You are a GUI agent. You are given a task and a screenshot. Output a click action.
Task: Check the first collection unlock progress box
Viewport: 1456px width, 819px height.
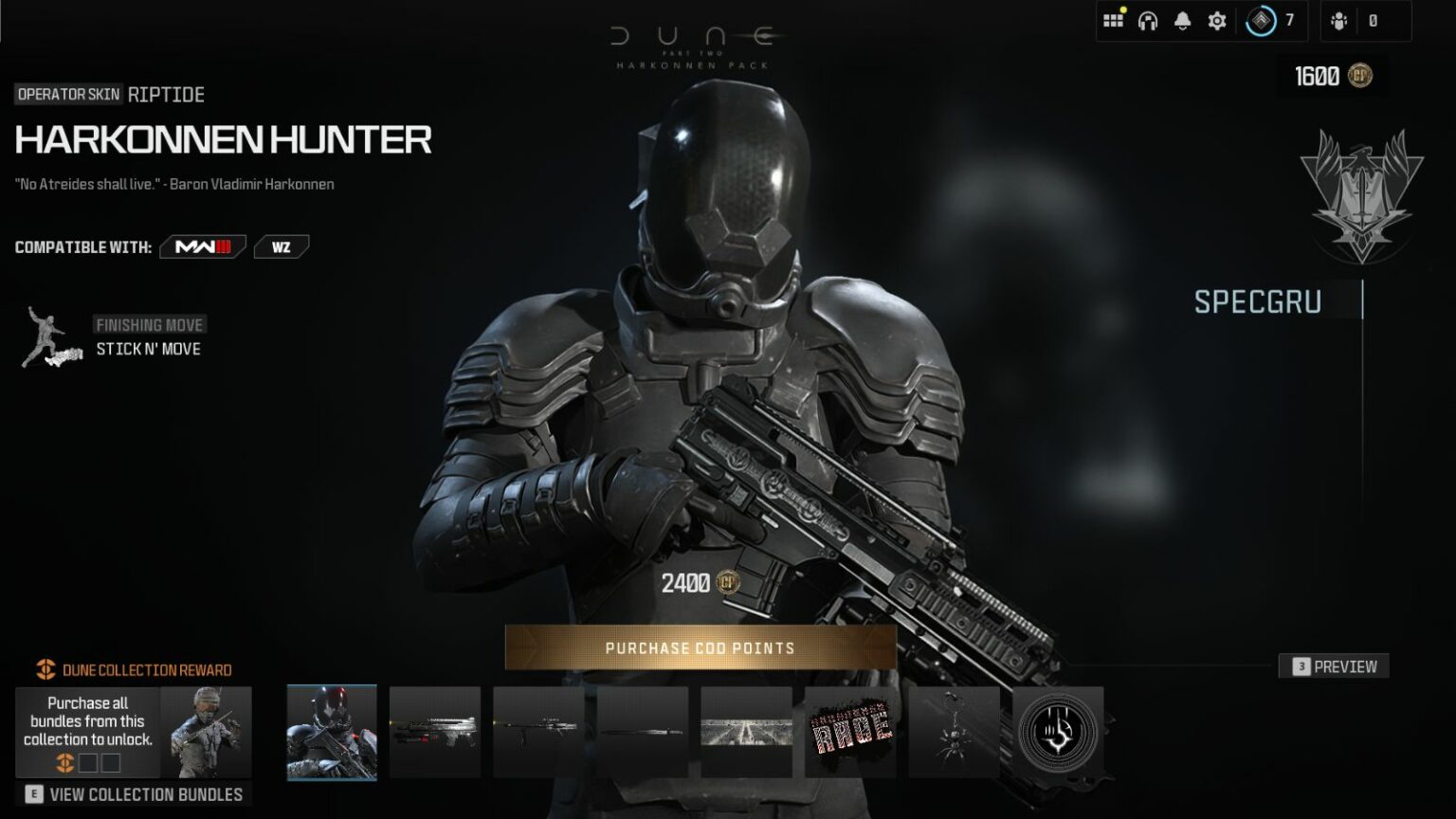(x=87, y=762)
